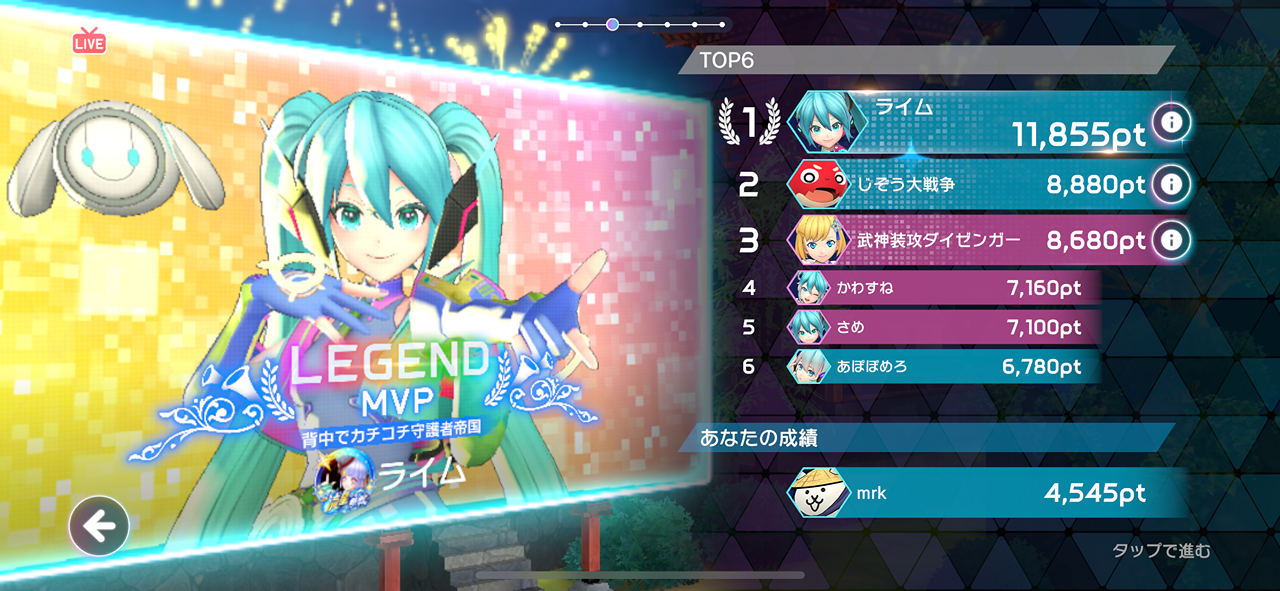Tap タップで進む to continue

click(x=1161, y=551)
